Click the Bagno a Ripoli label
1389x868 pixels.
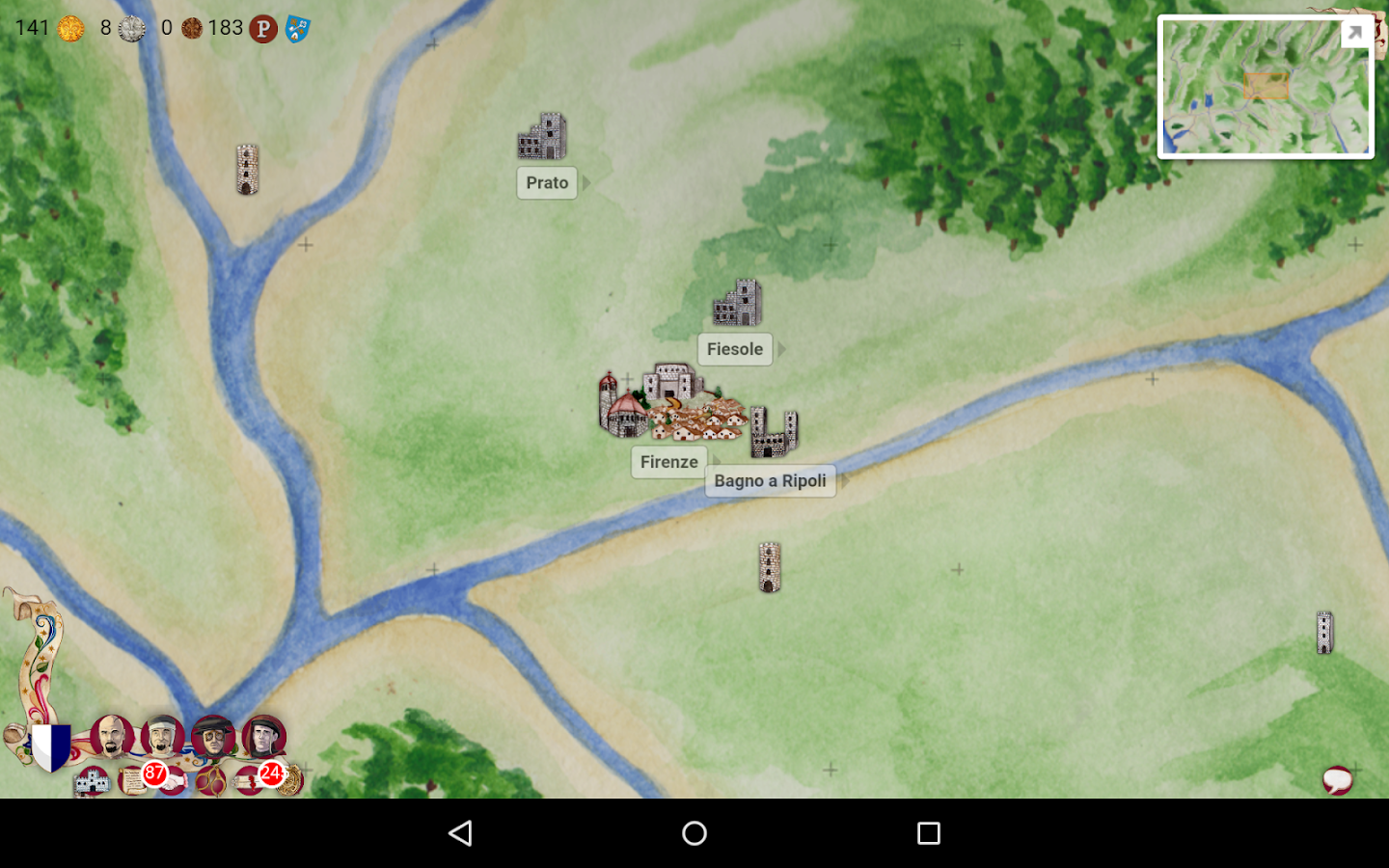[770, 479]
